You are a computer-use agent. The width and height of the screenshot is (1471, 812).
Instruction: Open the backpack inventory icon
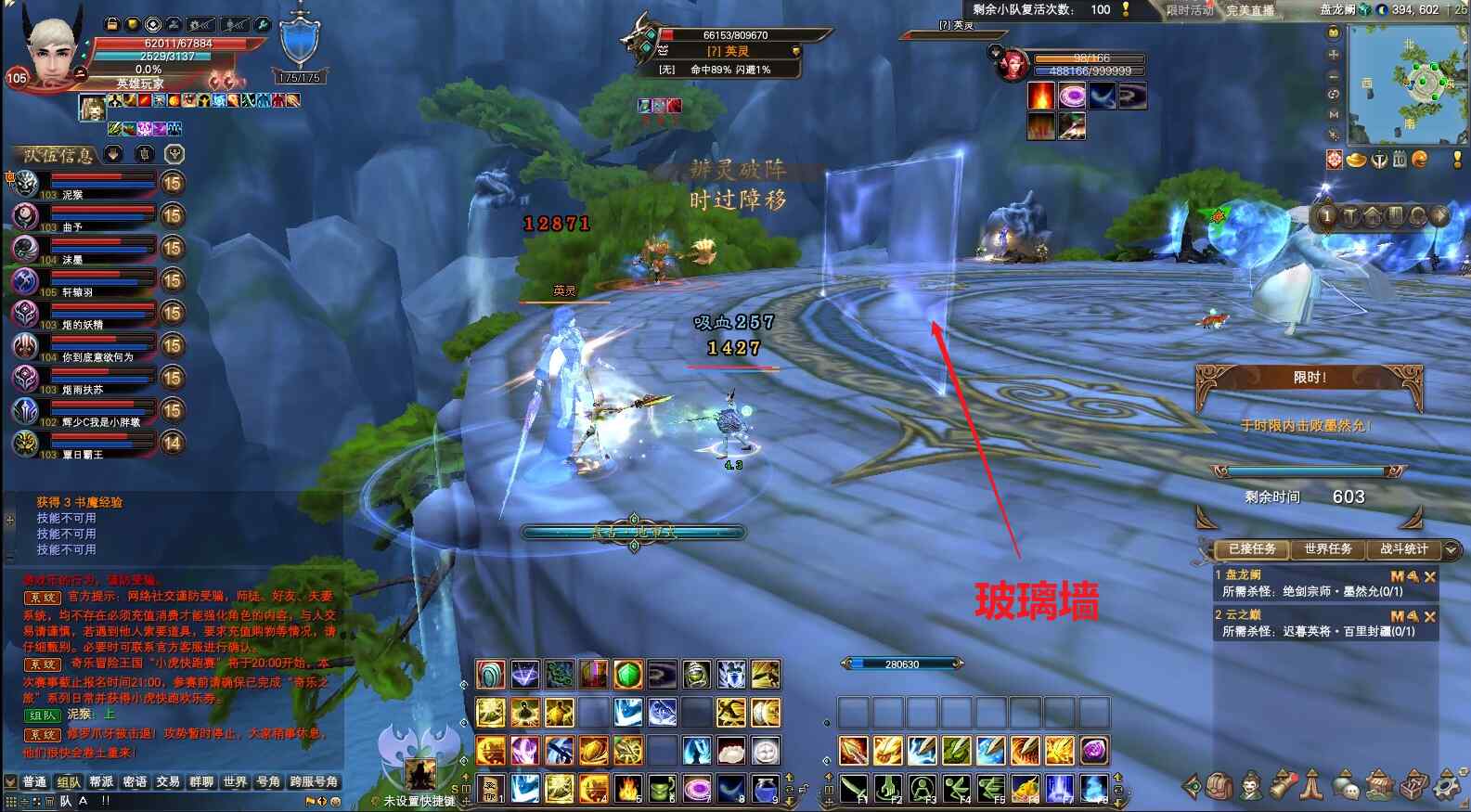1219,787
